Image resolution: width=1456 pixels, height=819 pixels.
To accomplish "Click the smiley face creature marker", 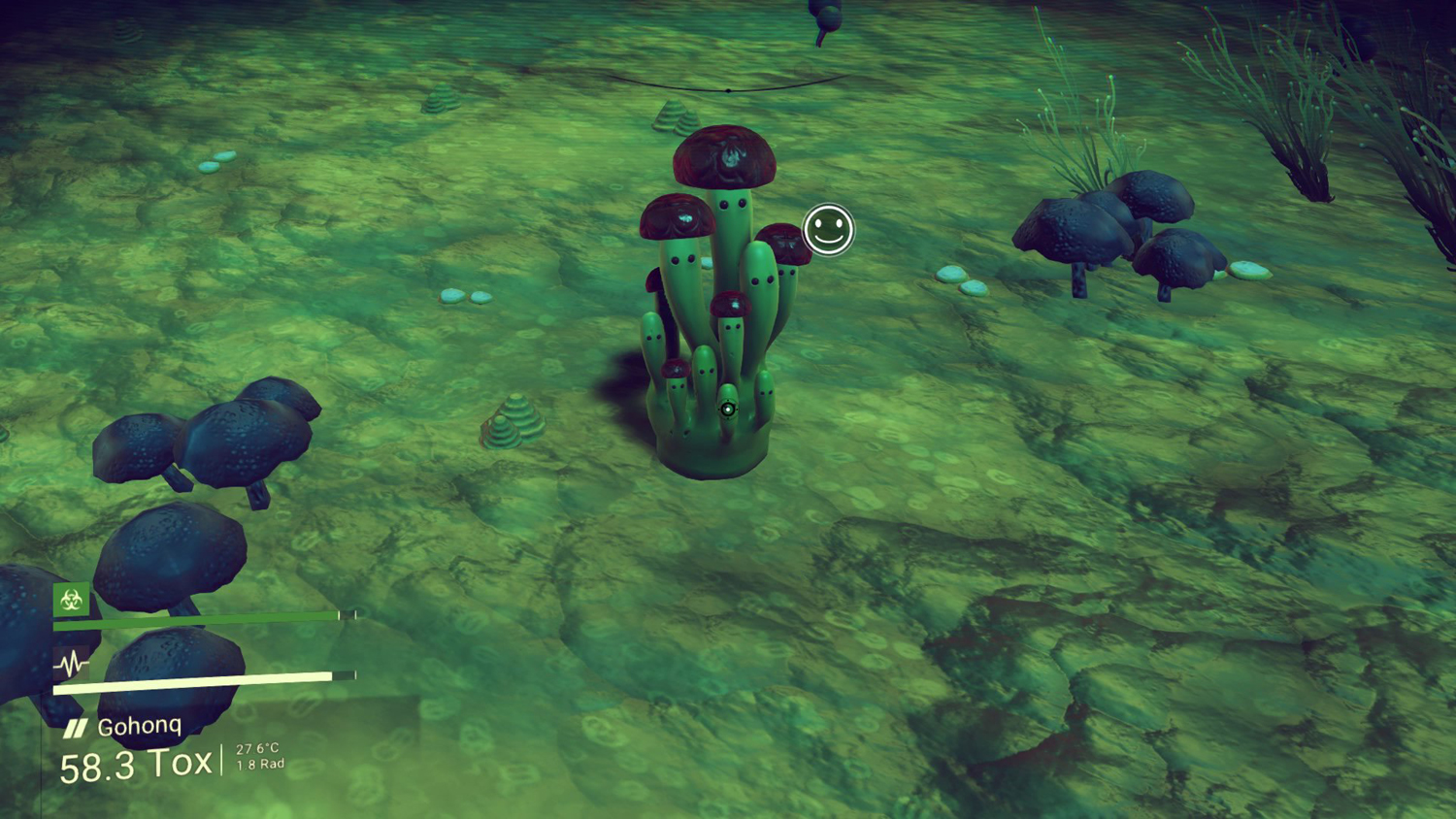I will 828,230.
